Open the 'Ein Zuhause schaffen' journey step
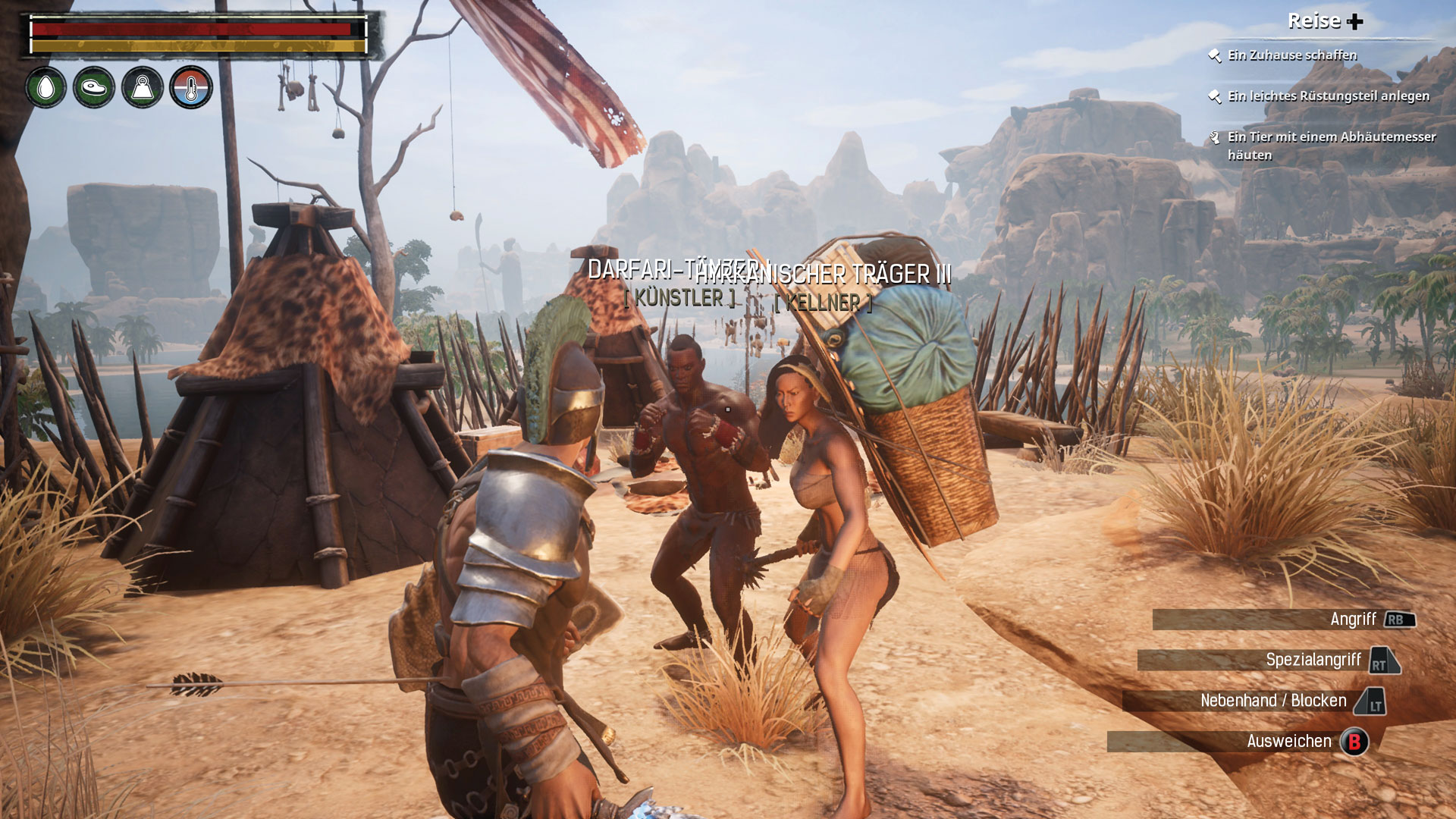This screenshot has width=1456, height=819. click(x=1291, y=55)
